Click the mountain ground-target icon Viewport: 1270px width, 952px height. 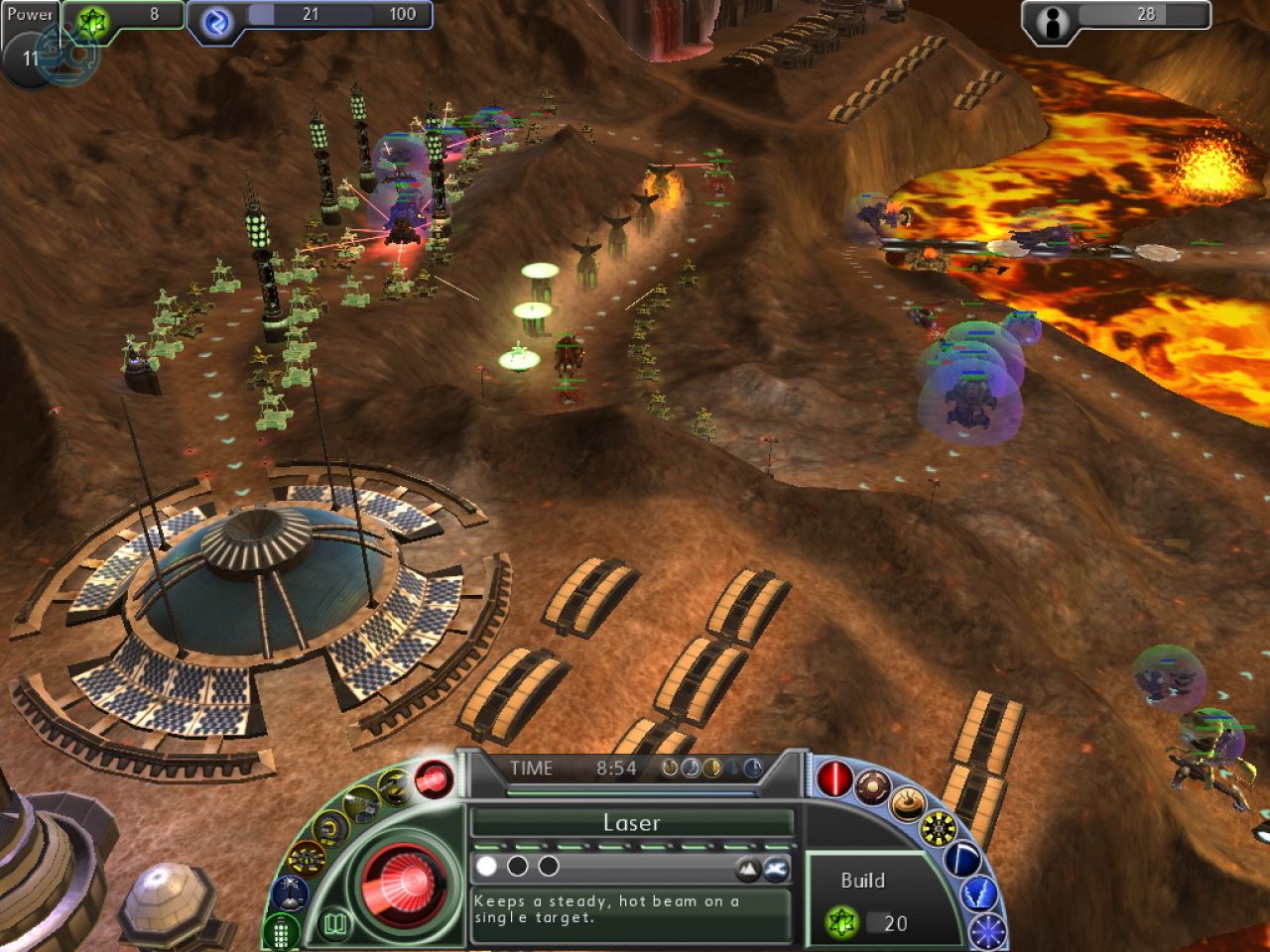[x=747, y=869]
